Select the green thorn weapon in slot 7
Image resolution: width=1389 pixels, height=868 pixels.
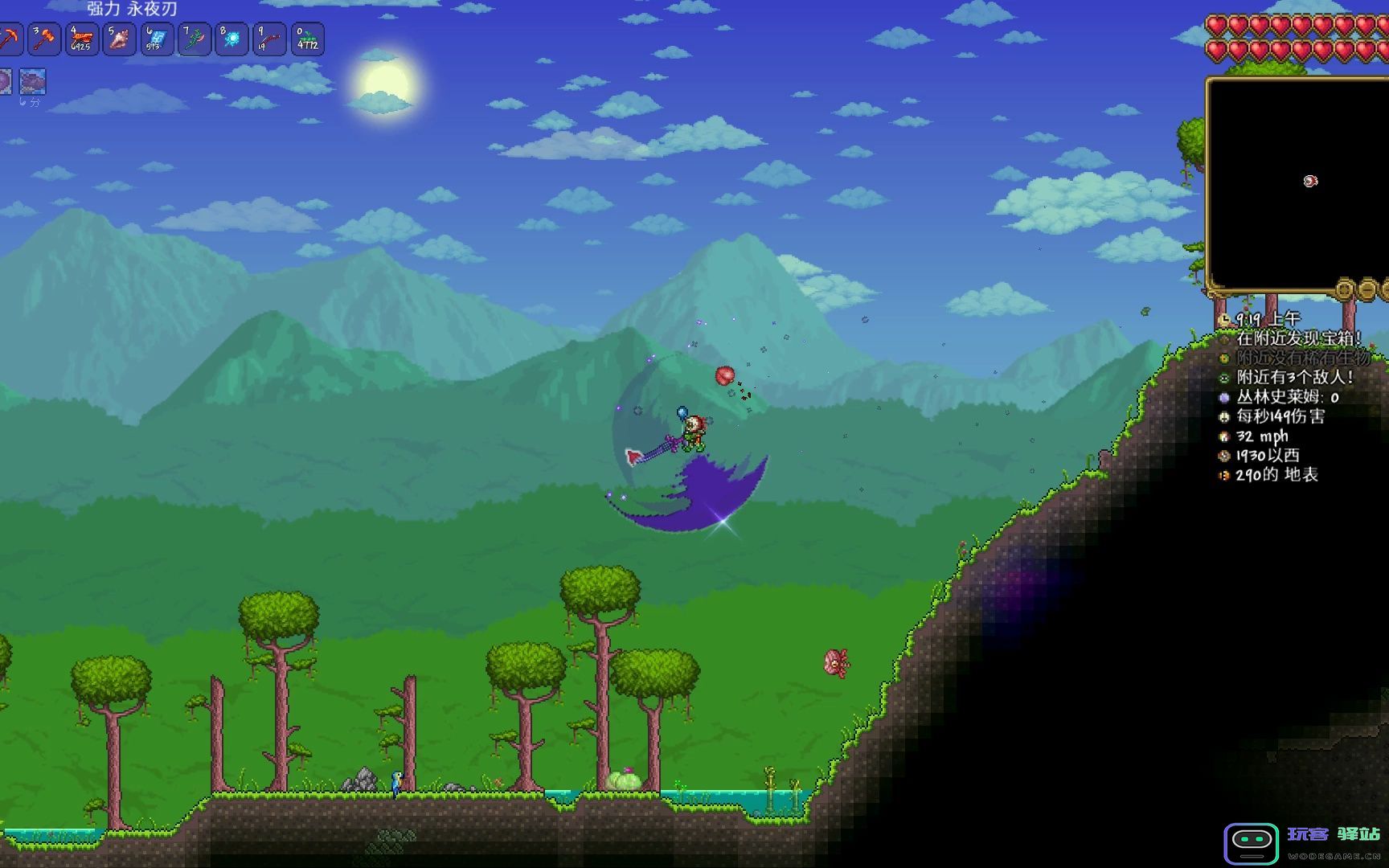click(x=194, y=39)
